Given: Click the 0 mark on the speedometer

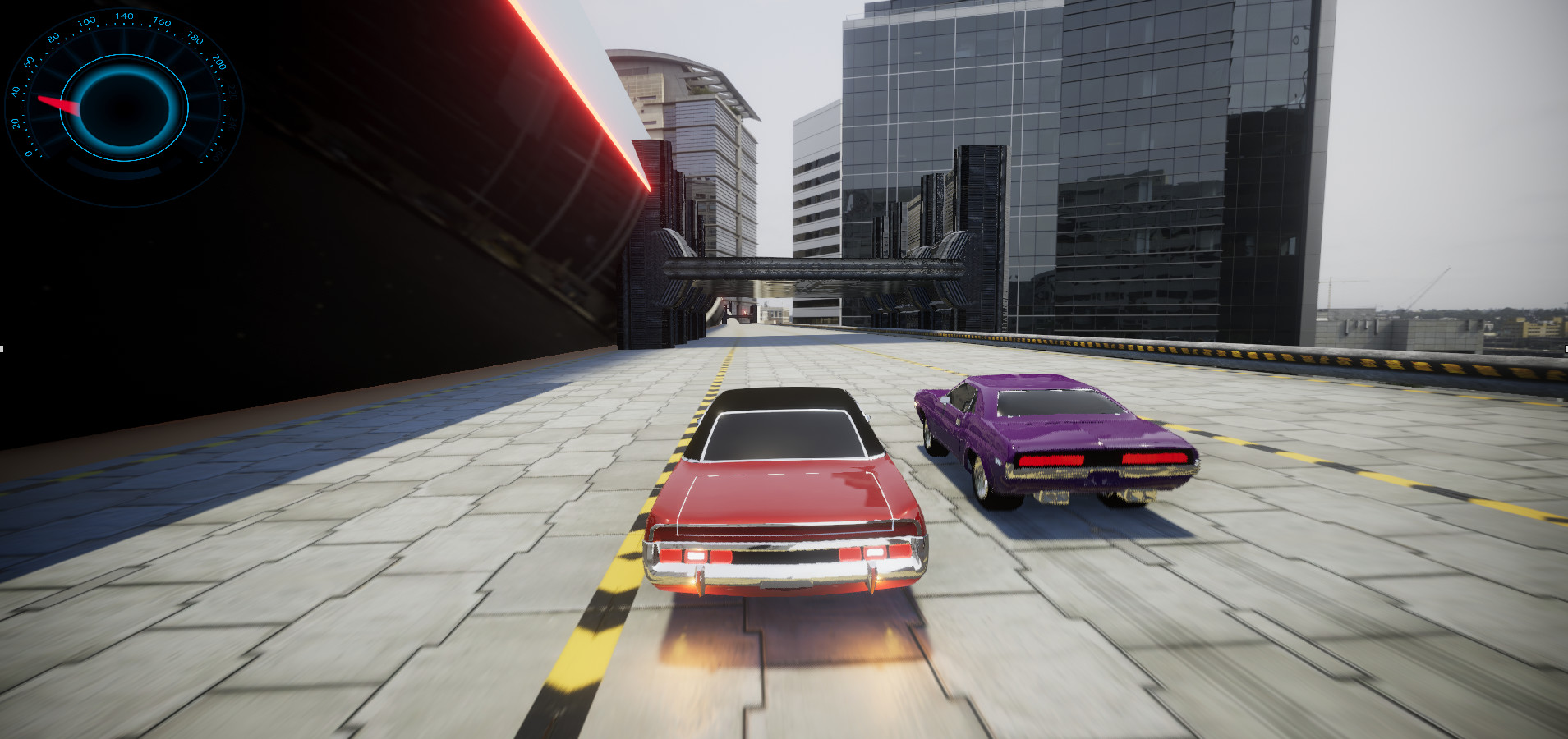Looking at the screenshot, I should (29, 153).
